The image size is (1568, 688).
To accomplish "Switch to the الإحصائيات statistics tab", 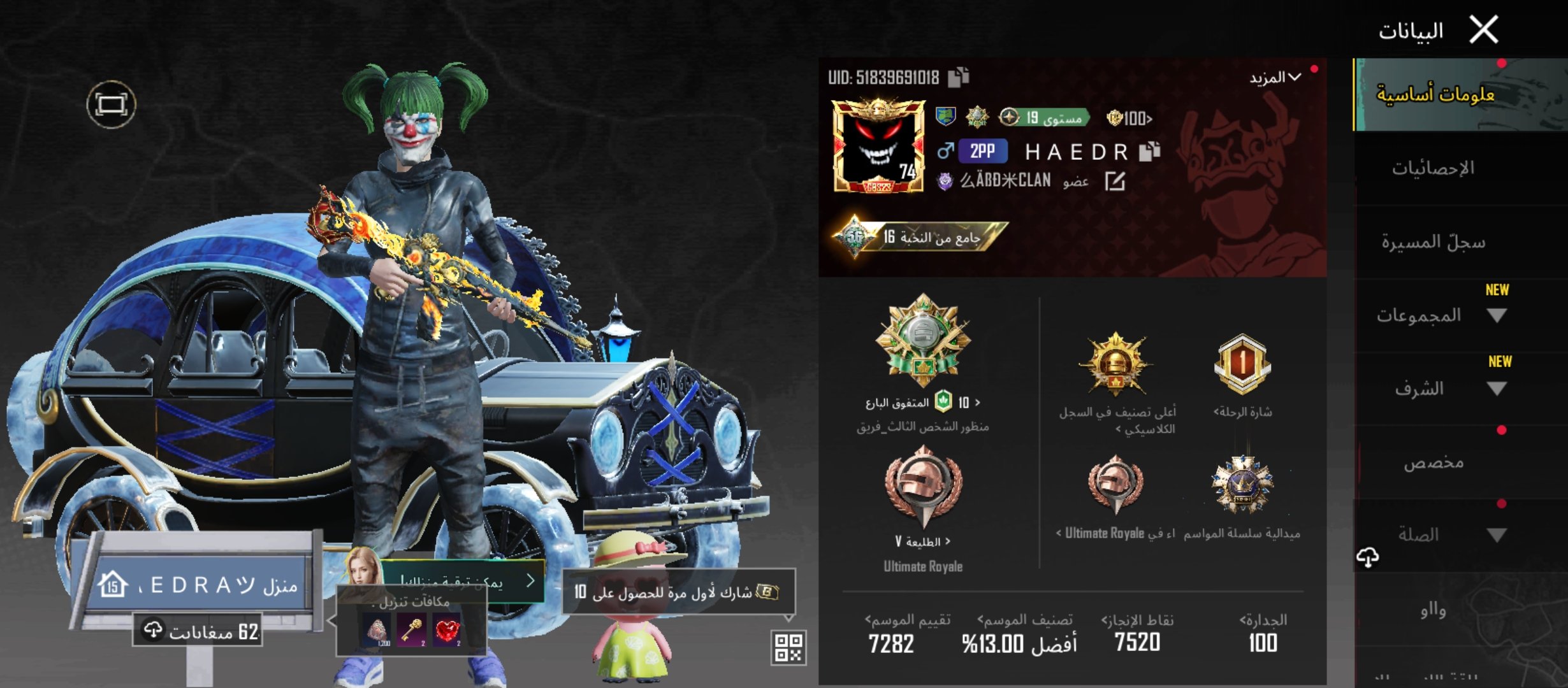I will [x=1433, y=168].
